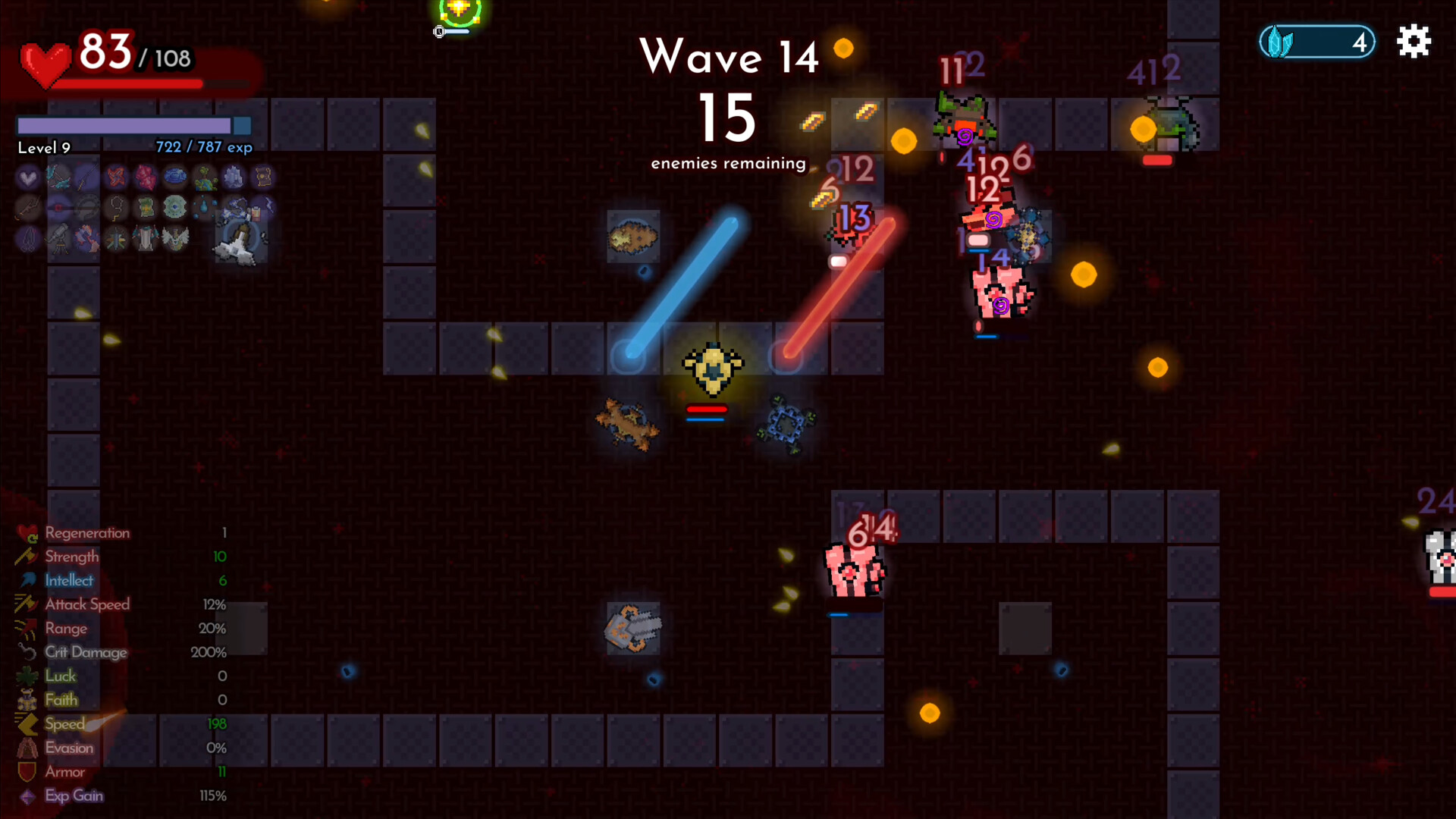
Task: Select the pale heart item icon
Action: pos(28,178)
